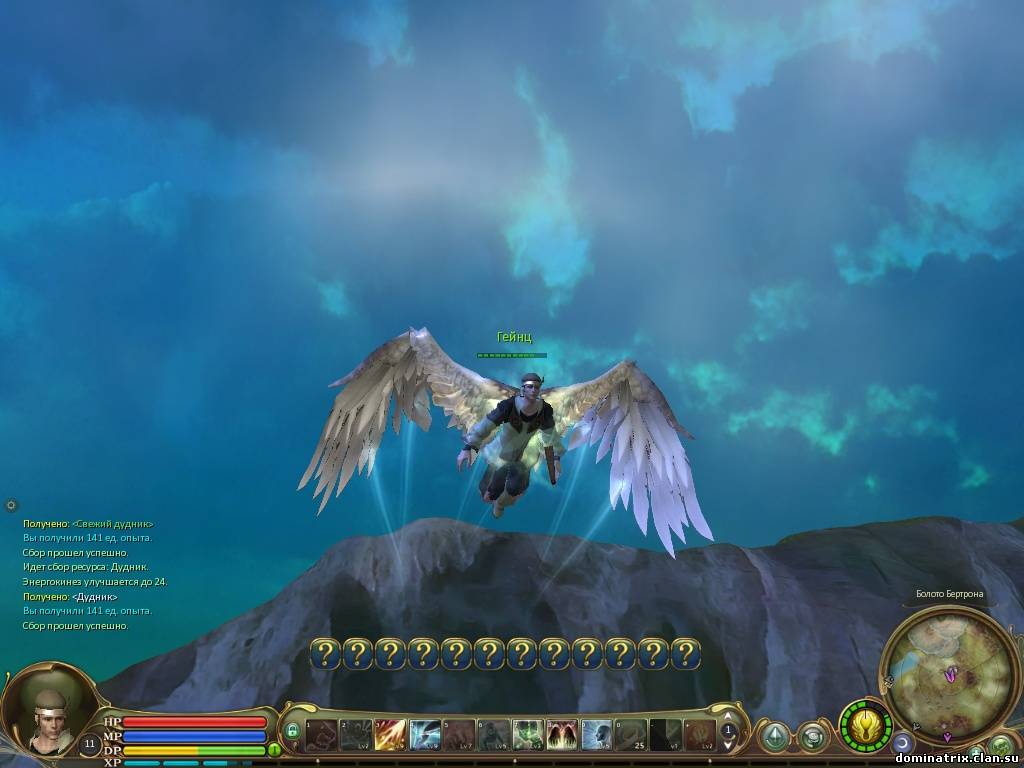The image size is (1024, 768).
Task: Click the blue crescent moon button
Action: click(x=903, y=743)
